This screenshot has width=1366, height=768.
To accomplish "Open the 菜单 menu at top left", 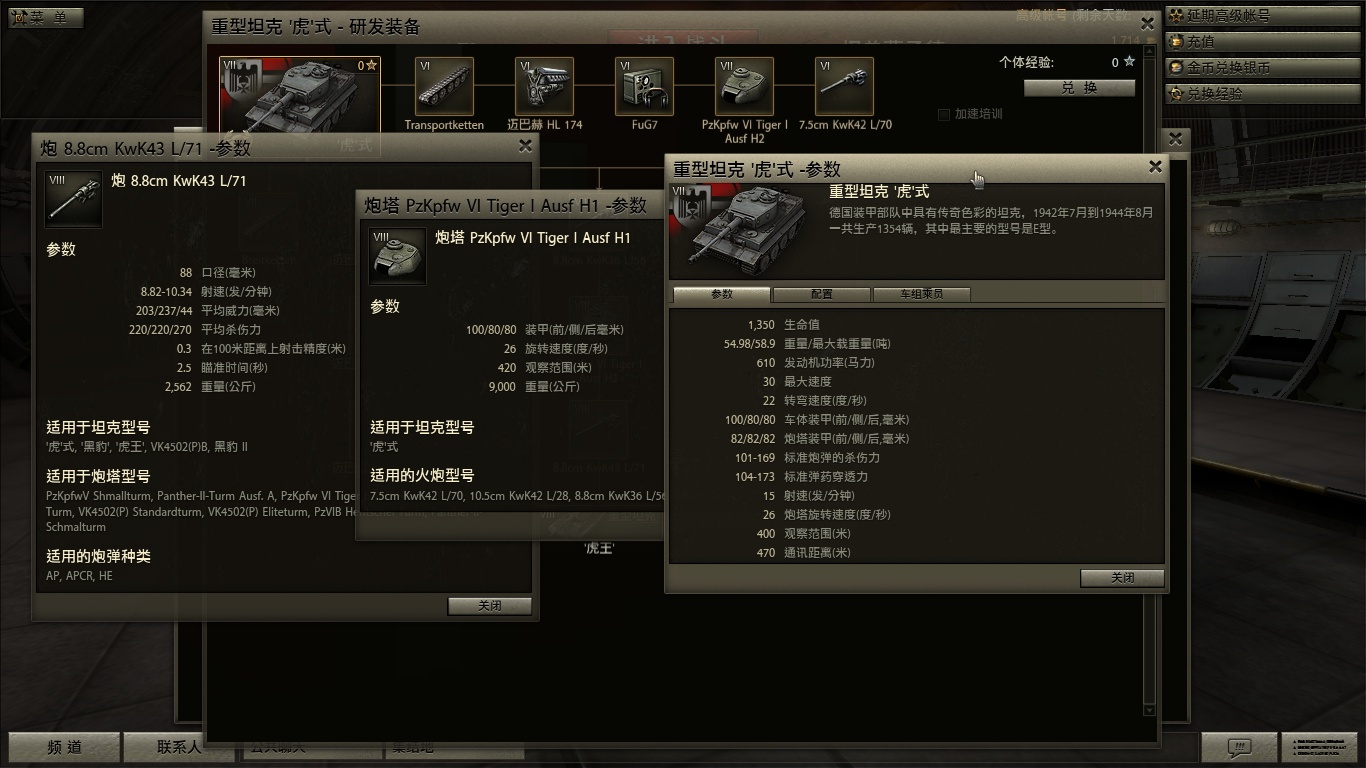I will pos(45,16).
